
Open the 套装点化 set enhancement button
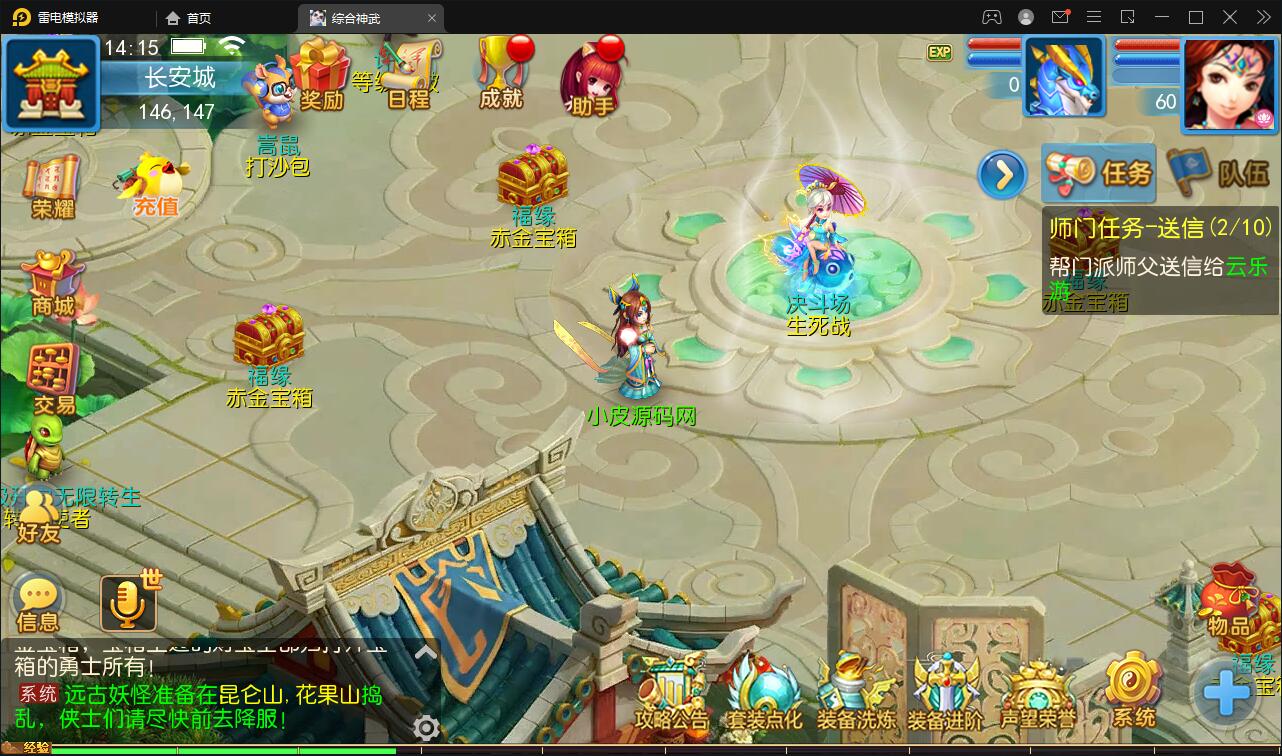coord(766,690)
